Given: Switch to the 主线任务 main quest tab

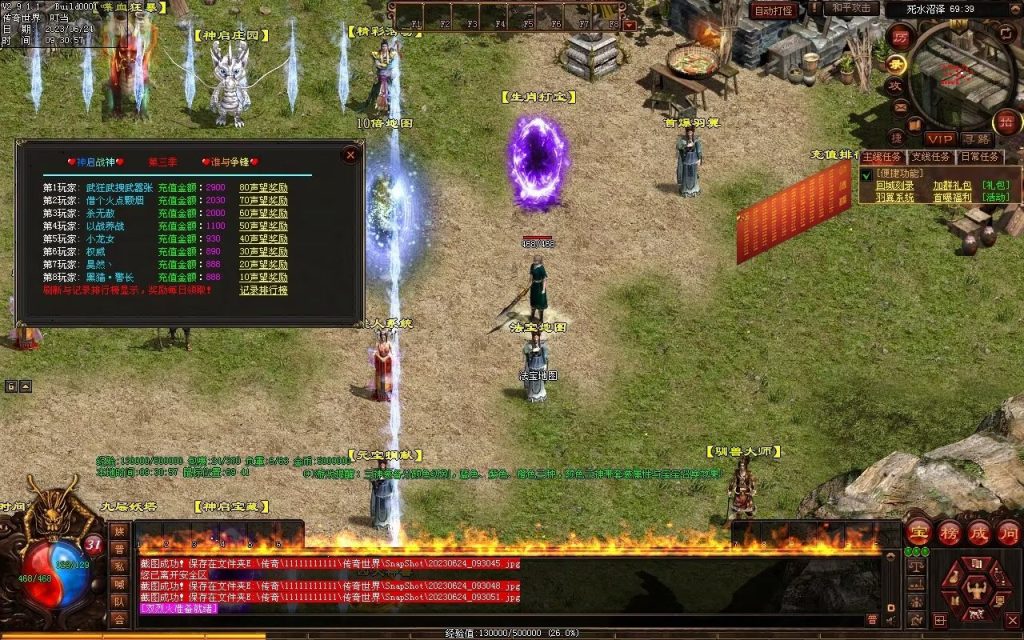Looking at the screenshot, I should tap(881, 157).
